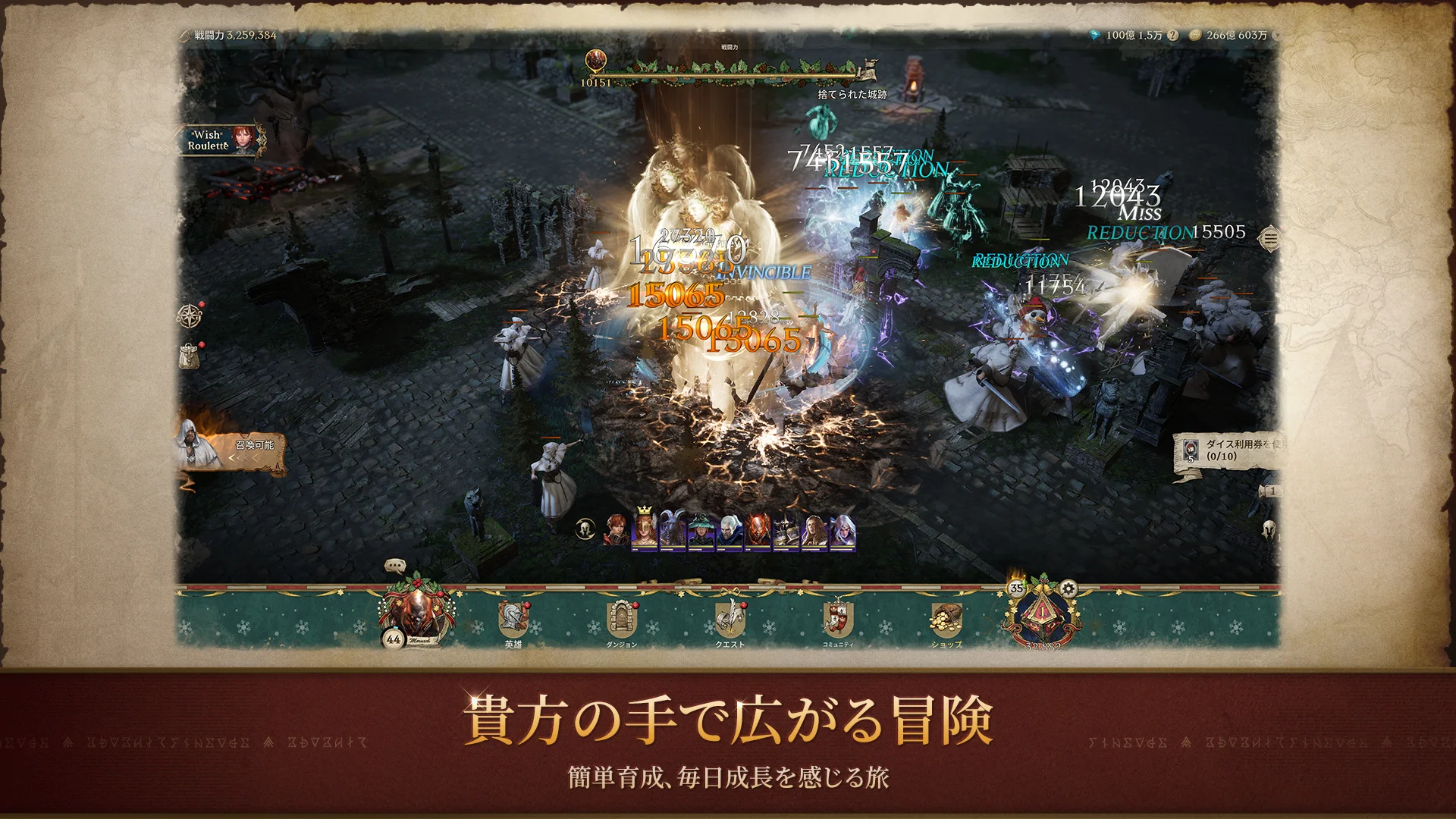Open the side list menu button
The image size is (1456, 819).
coord(1269,240)
